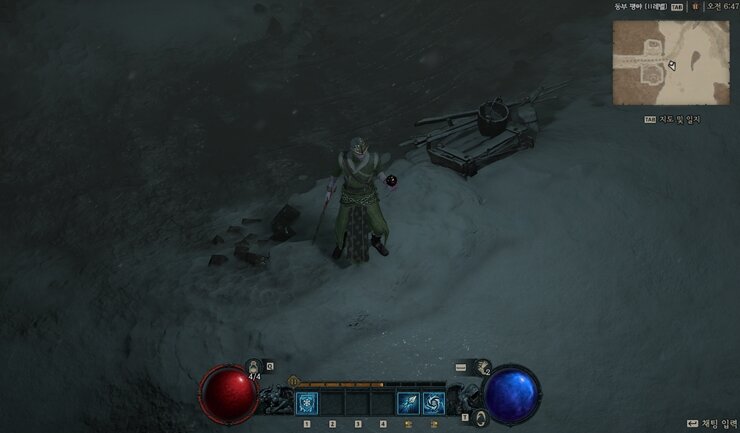Screen dimensions: 740x433
Task: Click the dodge evade icon above mana orb
Action: tap(484, 367)
